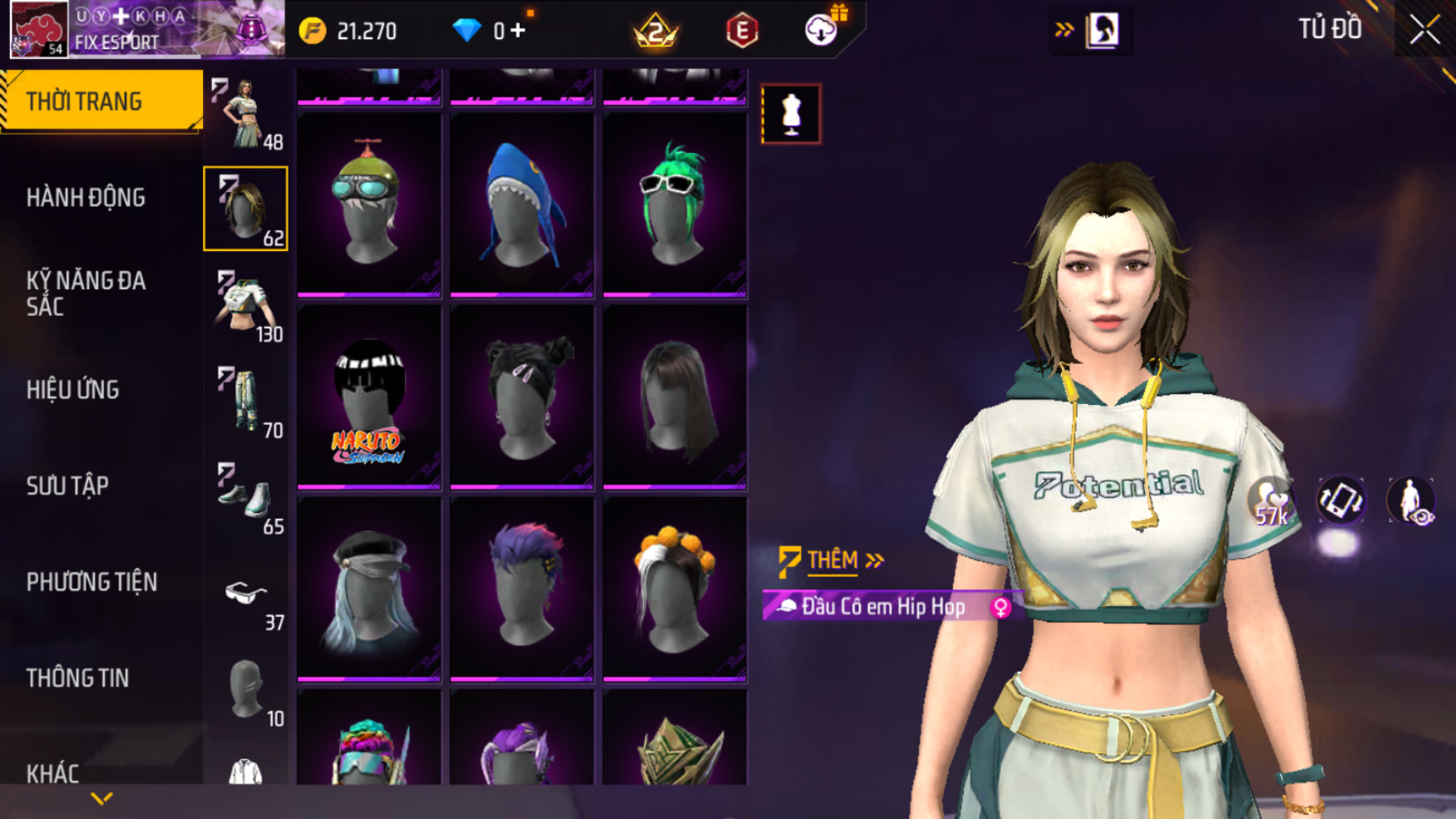The height and width of the screenshot is (819, 1456).
Task: Open the mannequin outfit preset button
Action: 791,114
